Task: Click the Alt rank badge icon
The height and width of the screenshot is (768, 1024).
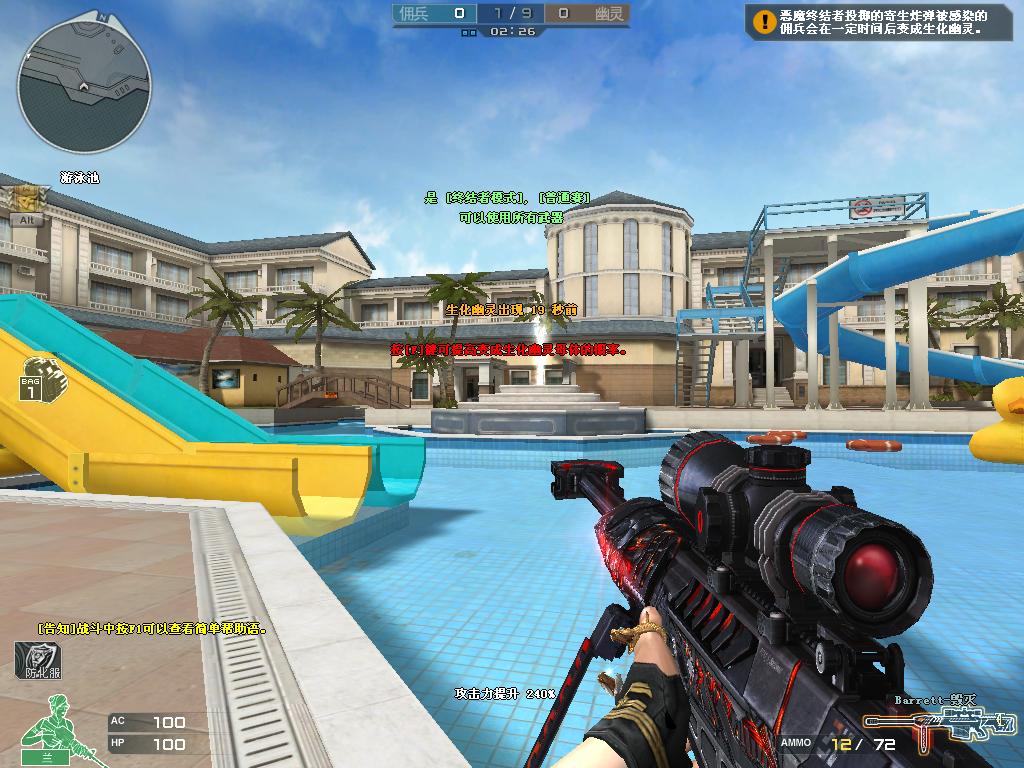Action: coord(26,203)
